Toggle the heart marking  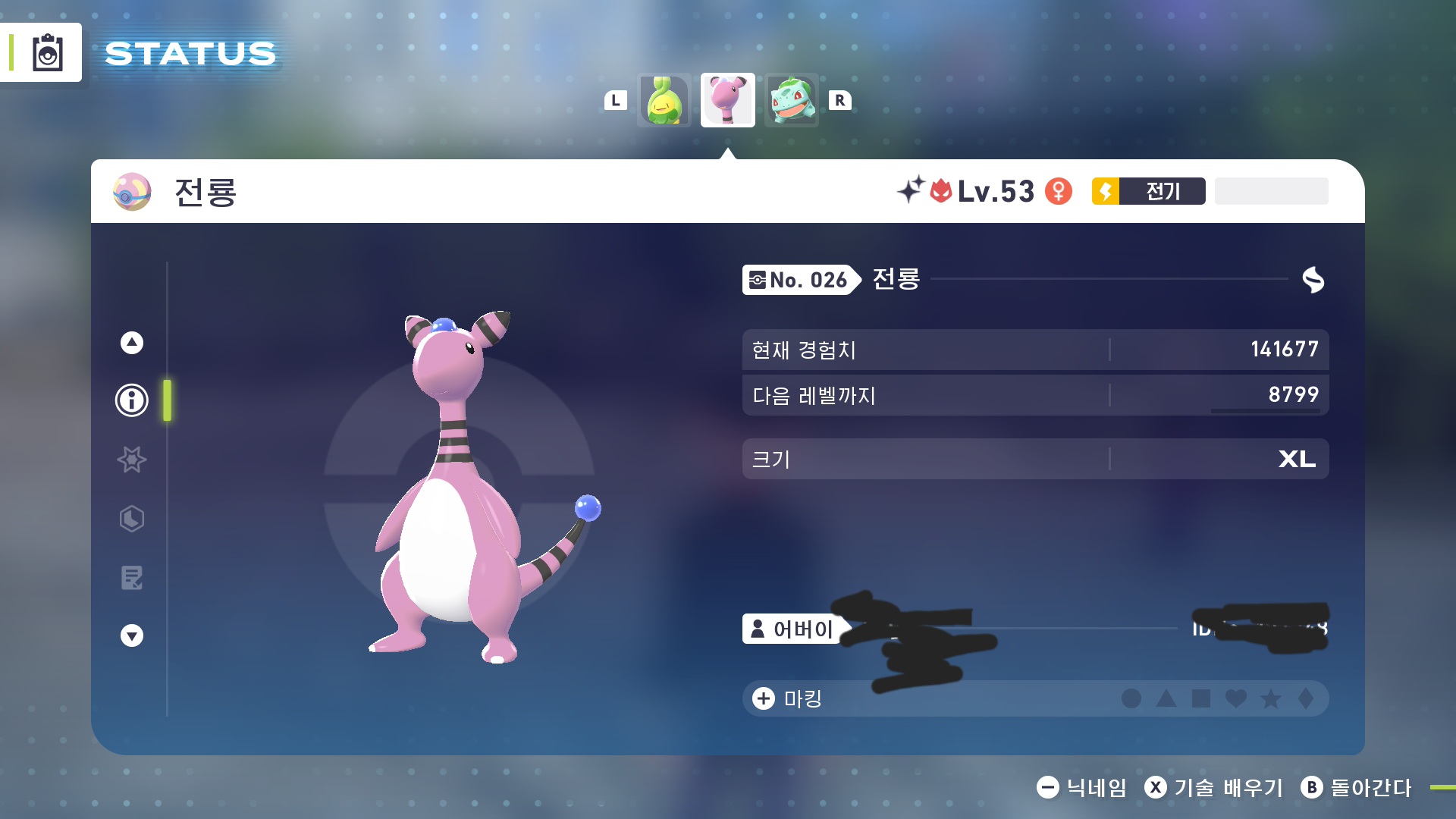point(1236,698)
